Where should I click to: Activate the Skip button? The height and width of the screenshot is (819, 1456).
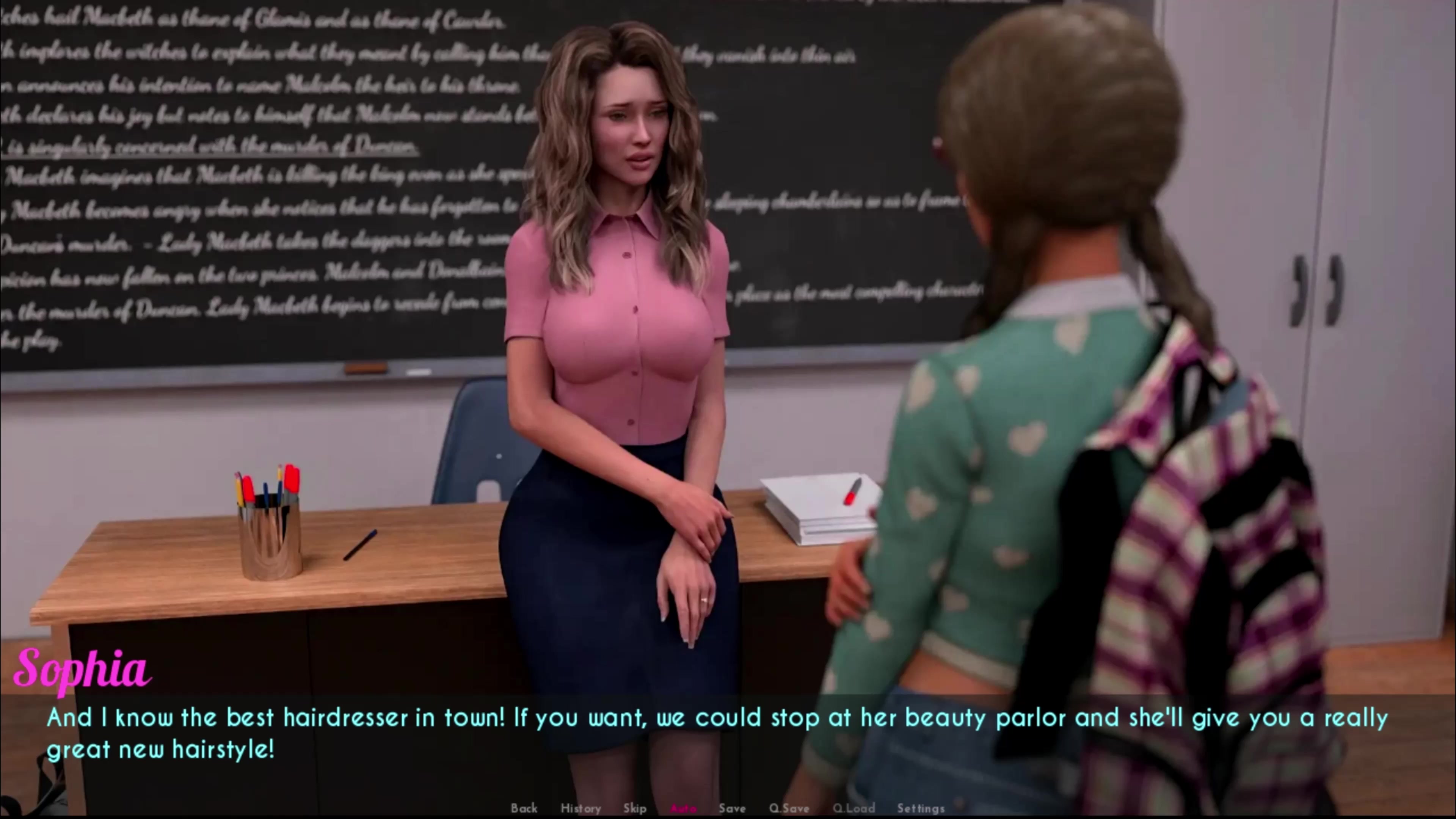[x=635, y=808]
